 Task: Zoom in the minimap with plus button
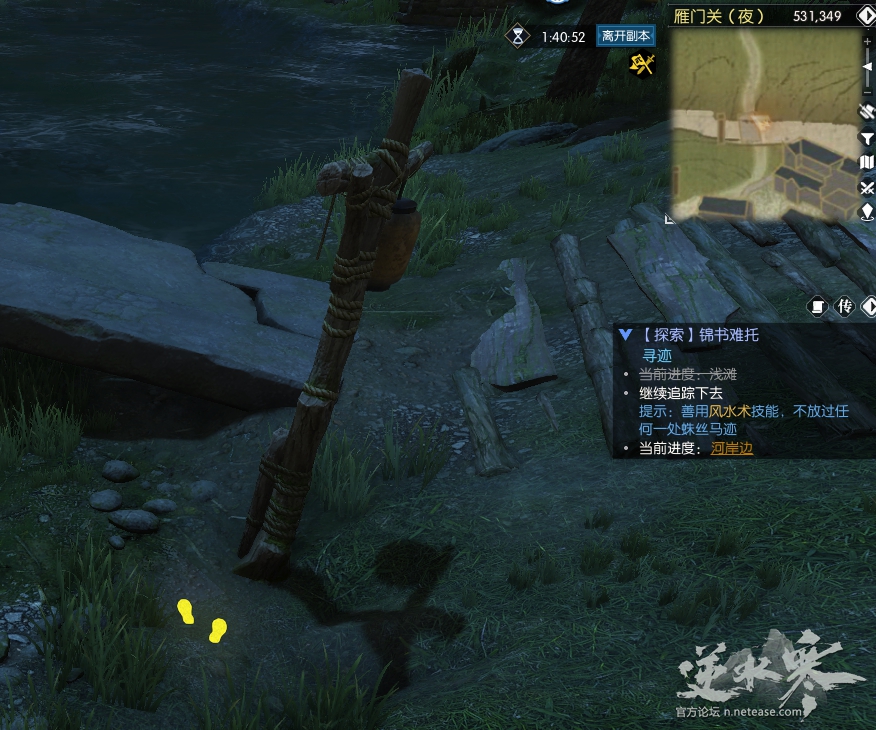coord(867,41)
